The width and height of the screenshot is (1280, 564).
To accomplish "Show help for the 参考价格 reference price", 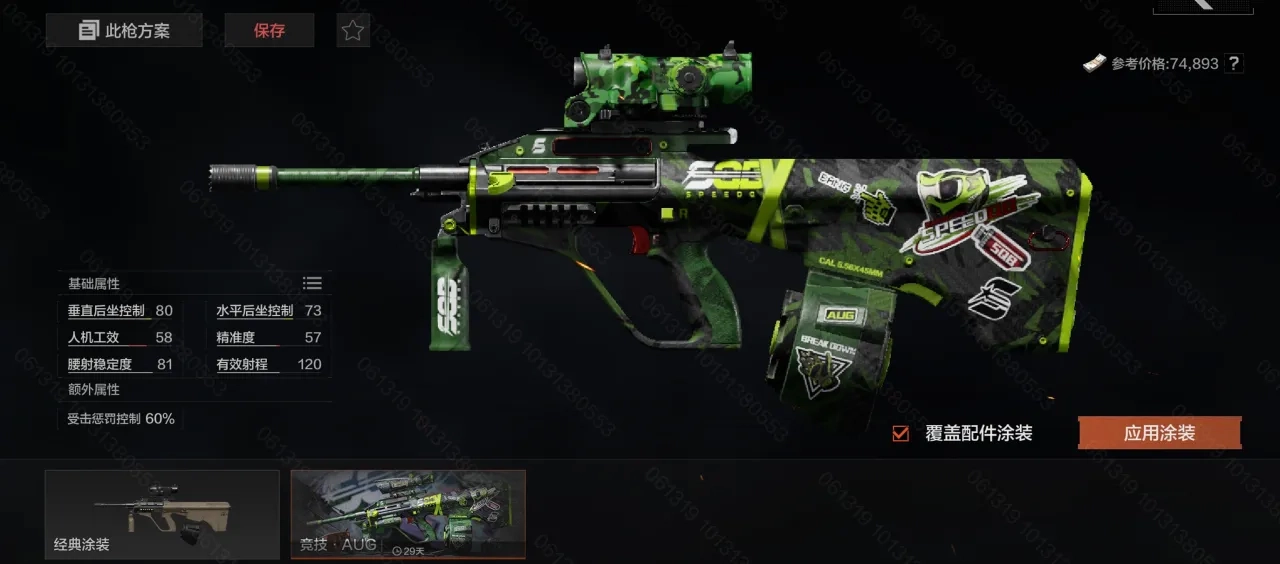I will pyautogui.click(x=1235, y=63).
